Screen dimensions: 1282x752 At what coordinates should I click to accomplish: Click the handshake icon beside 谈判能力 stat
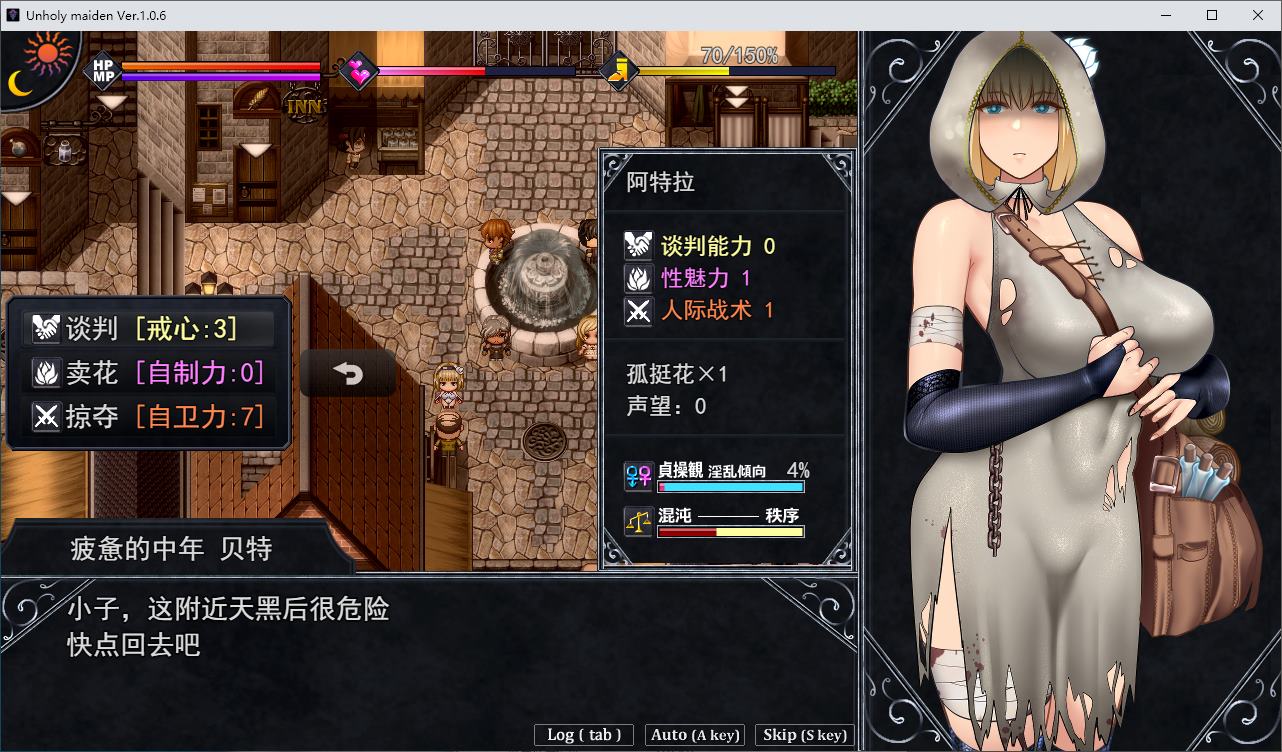coord(639,244)
